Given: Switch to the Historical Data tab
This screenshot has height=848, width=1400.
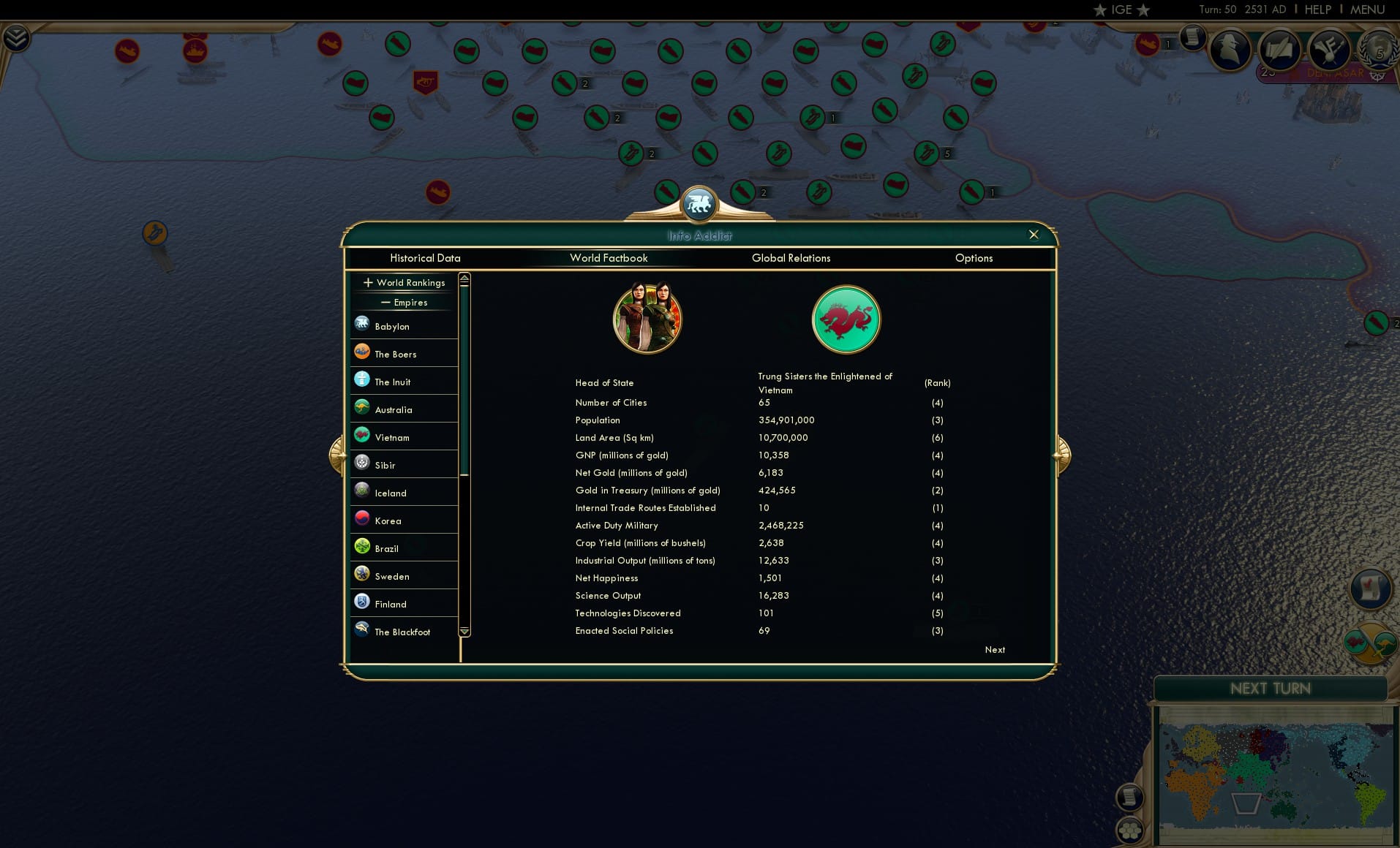Looking at the screenshot, I should 426,258.
